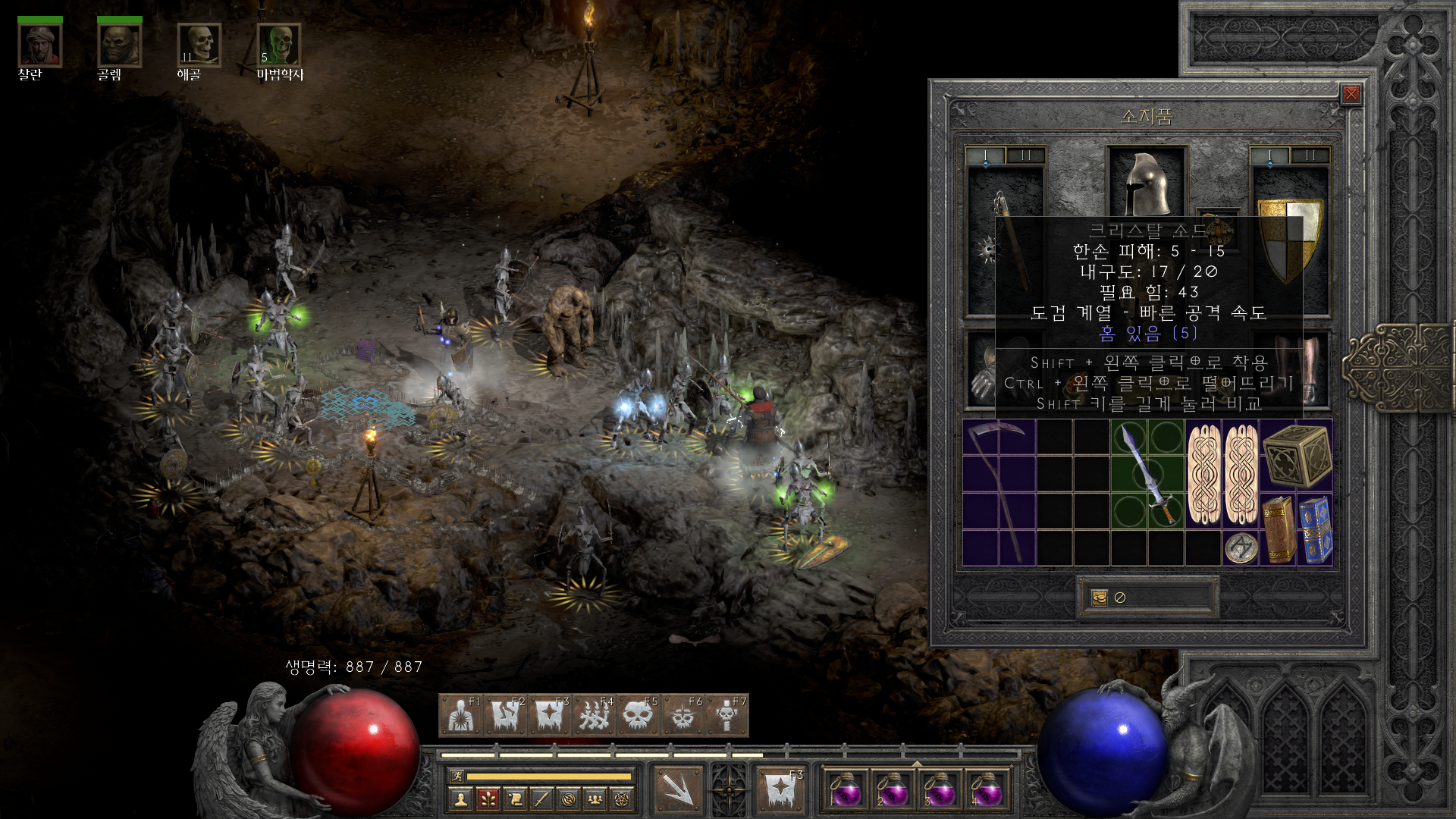Click the equipped flail weapon slot
The height and width of the screenshot is (819, 1456).
coord(1006,240)
